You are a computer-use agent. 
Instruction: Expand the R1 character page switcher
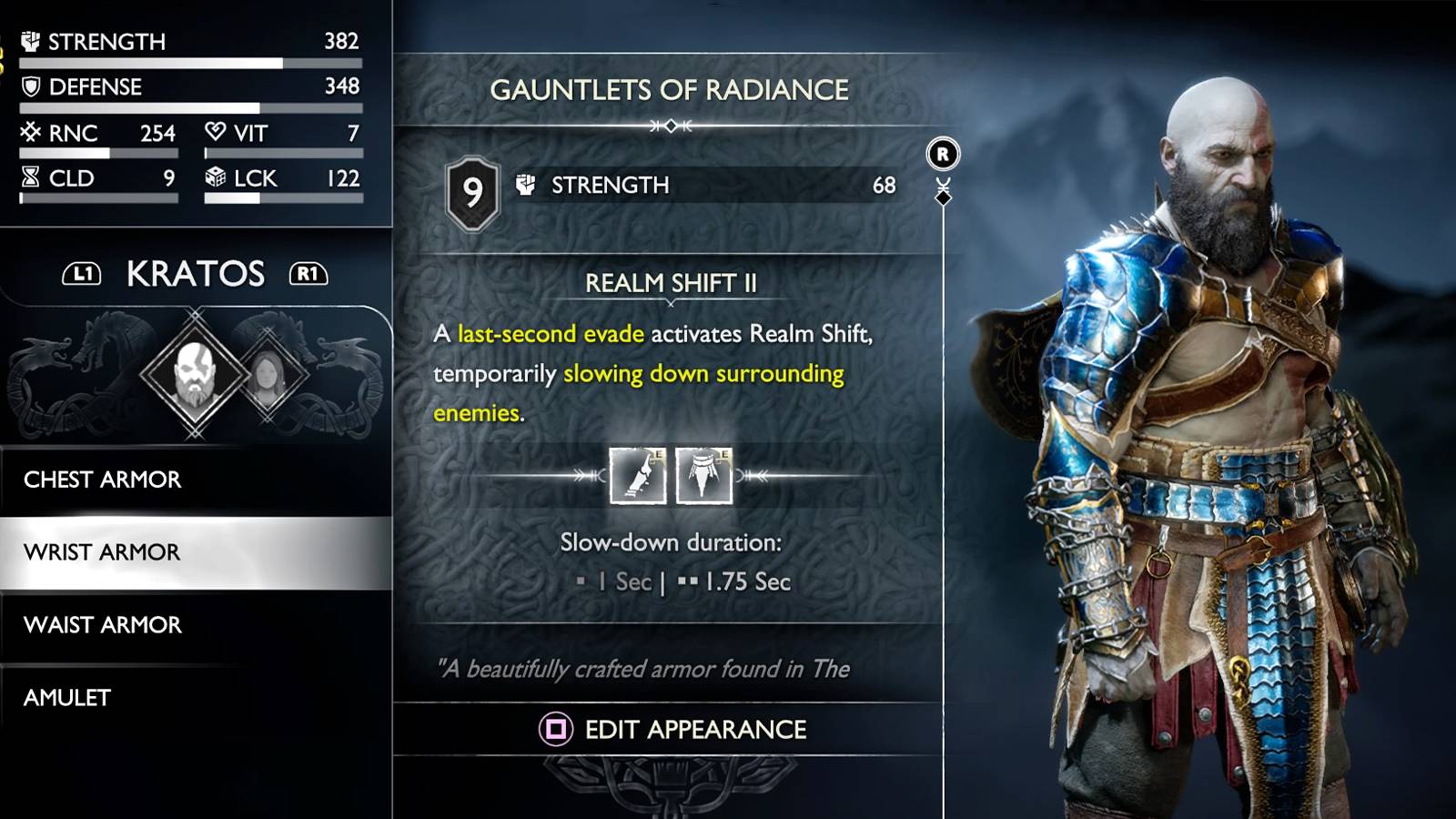[308, 273]
